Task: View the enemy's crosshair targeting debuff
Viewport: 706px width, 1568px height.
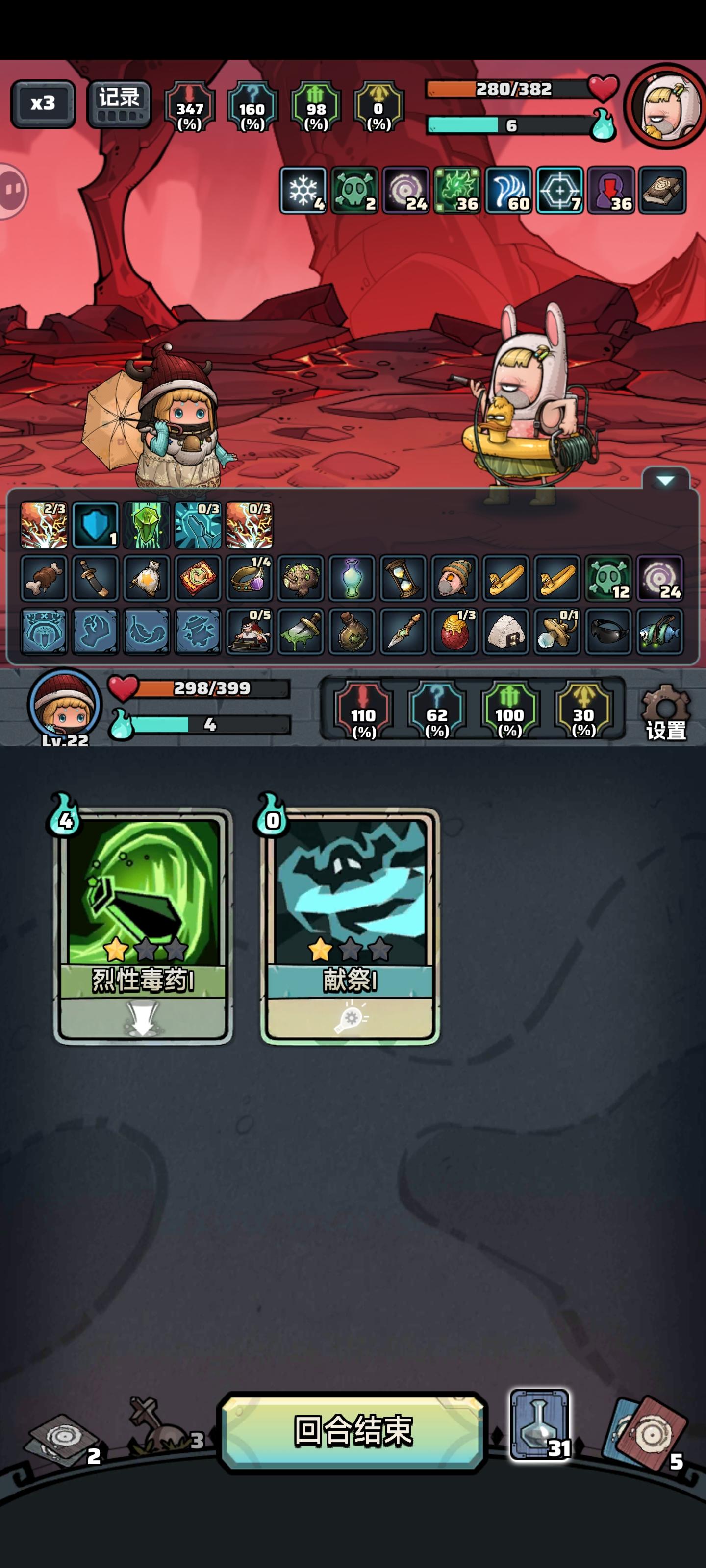Action: point(559,189)
